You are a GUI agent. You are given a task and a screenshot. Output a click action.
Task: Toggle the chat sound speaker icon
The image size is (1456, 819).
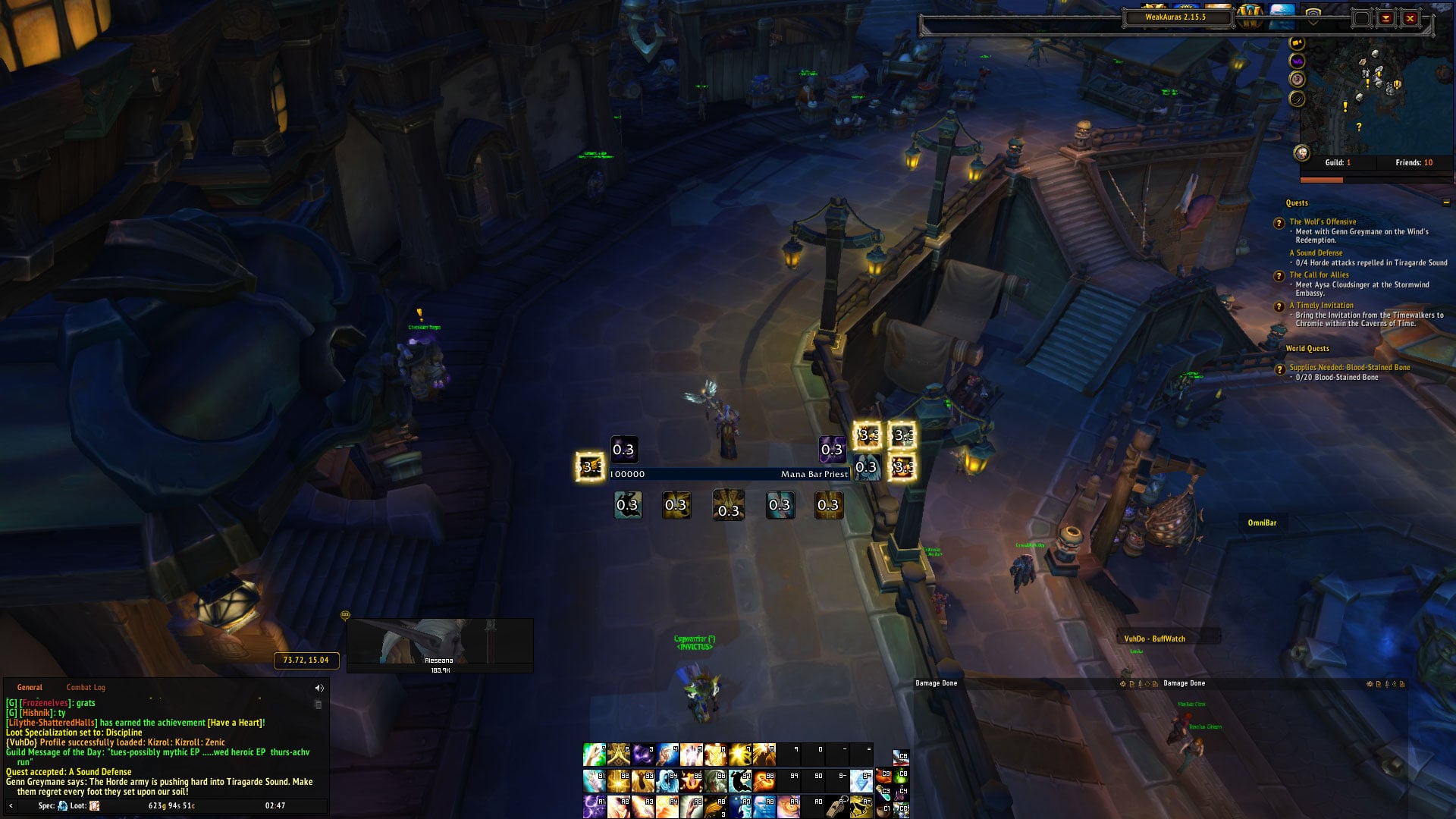pos(318,689)
